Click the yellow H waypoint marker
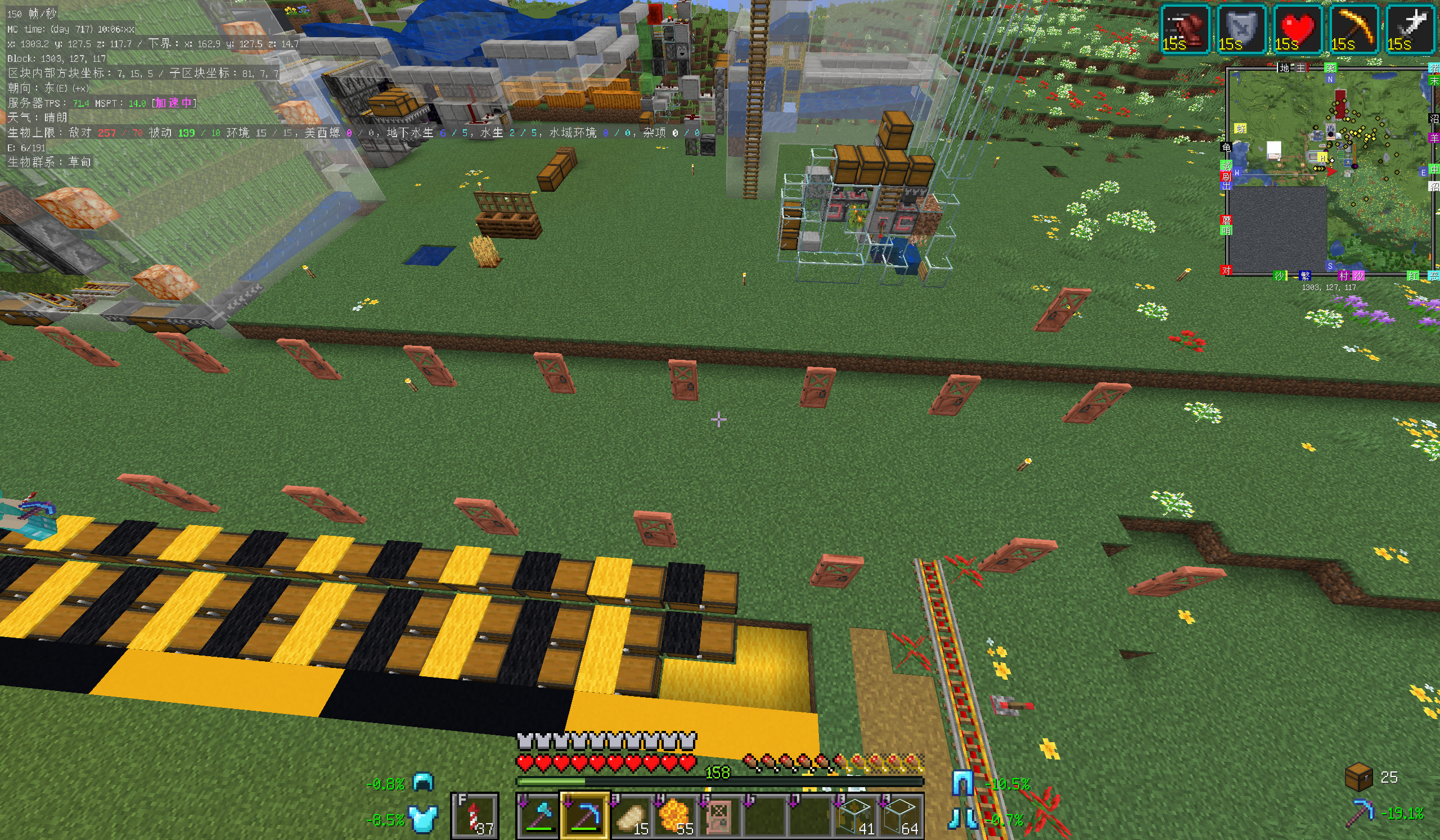This screenshot has width=1440, height=840. coord(1322,157)
